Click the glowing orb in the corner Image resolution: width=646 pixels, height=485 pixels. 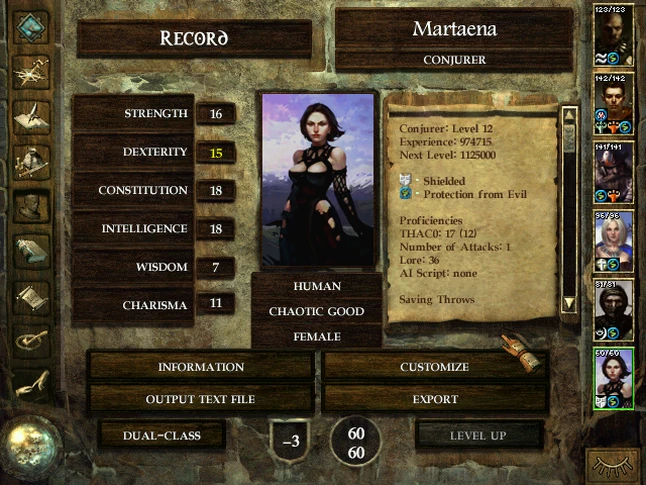[32, 447]
